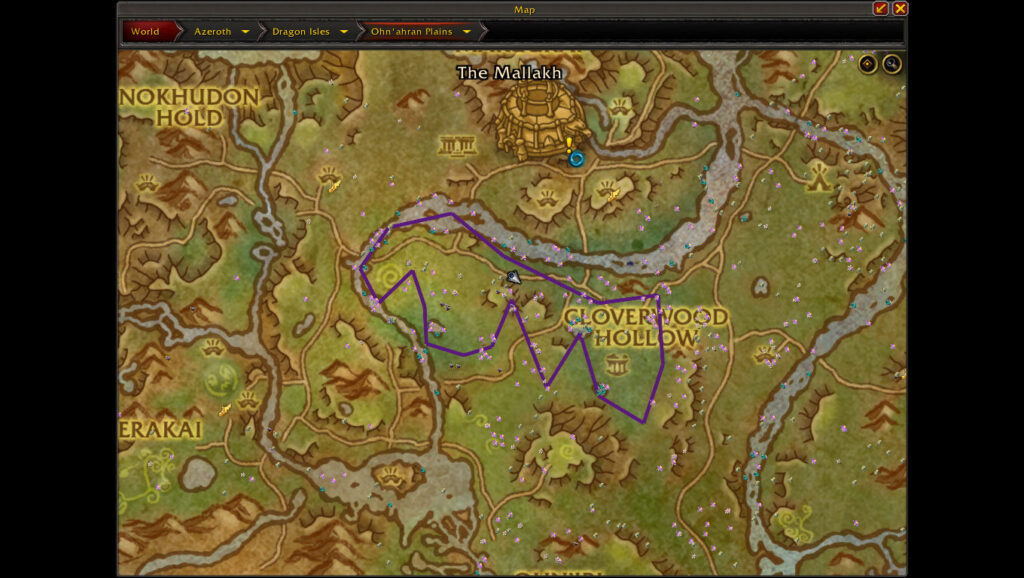Close the Map window
Screen dimensions: 1024x578
(900, 8)
